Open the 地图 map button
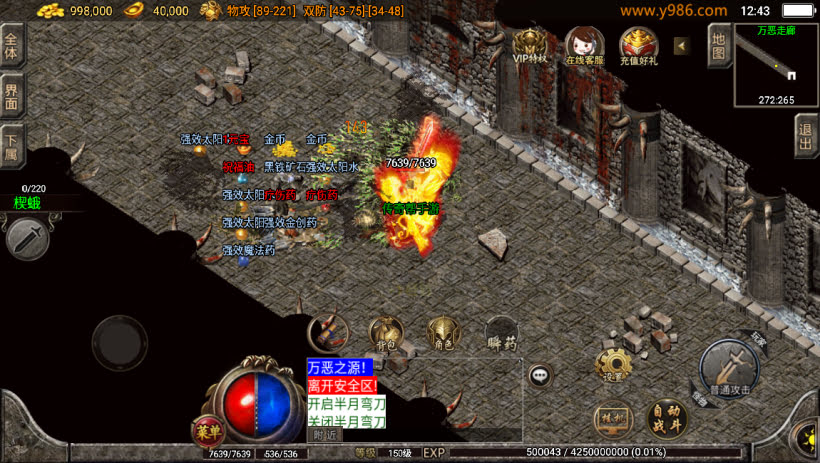The height and width of the screenshot is (463, 820). coord(718,45)
